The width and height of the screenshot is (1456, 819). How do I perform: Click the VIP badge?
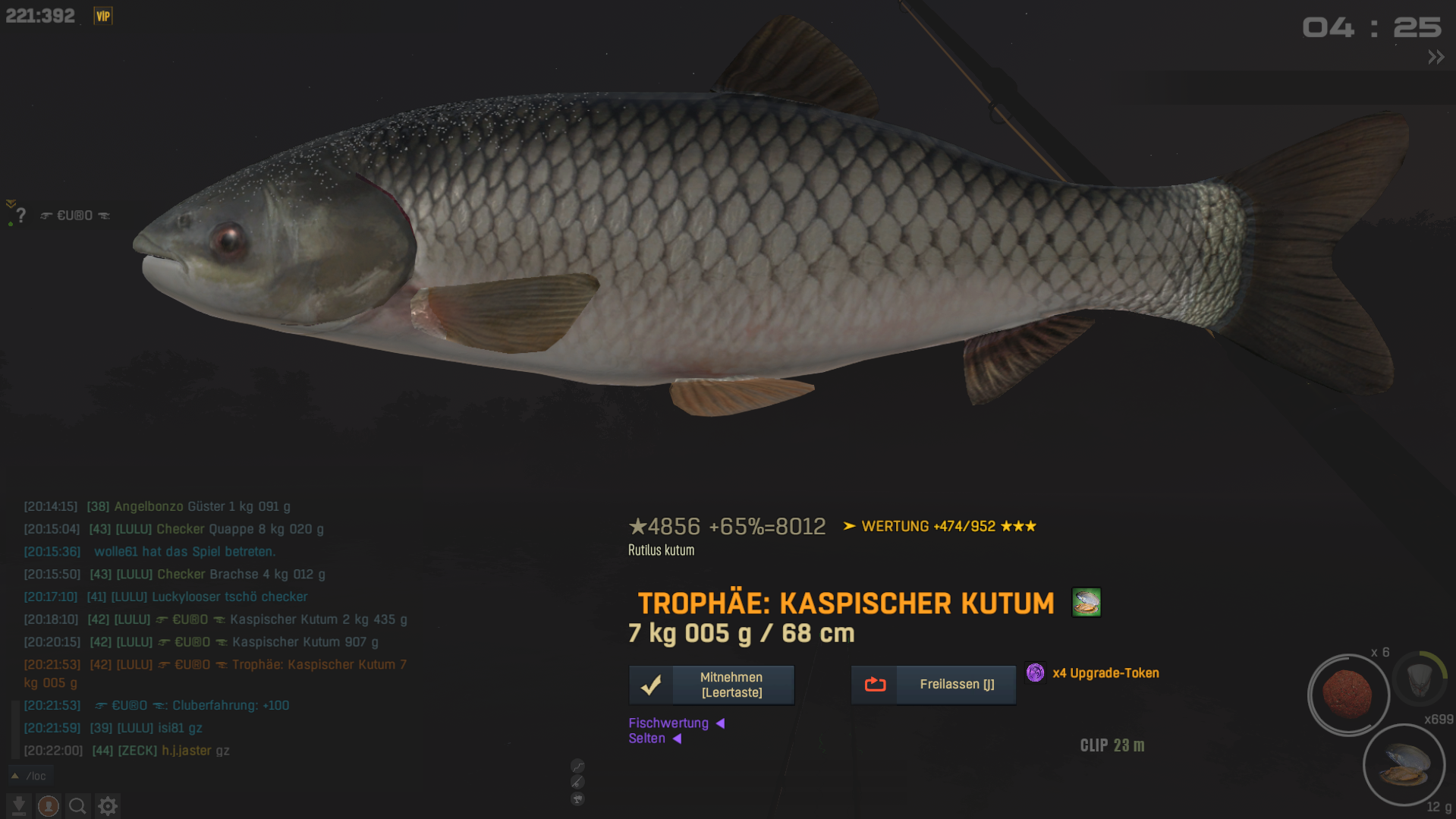pyautogui.click(x=102, y=16)
